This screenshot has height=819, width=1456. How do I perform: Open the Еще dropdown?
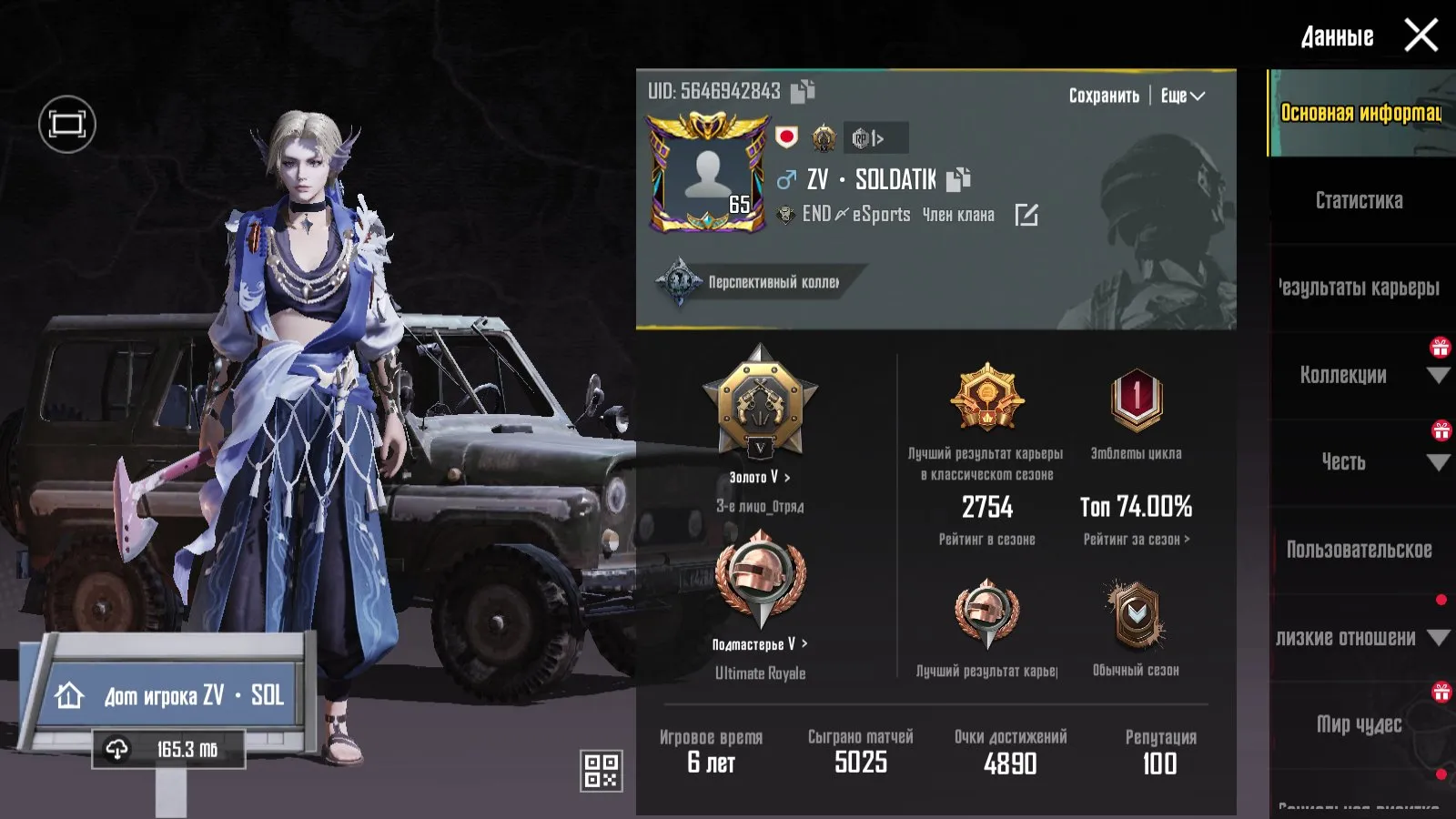click(1182, 96)
